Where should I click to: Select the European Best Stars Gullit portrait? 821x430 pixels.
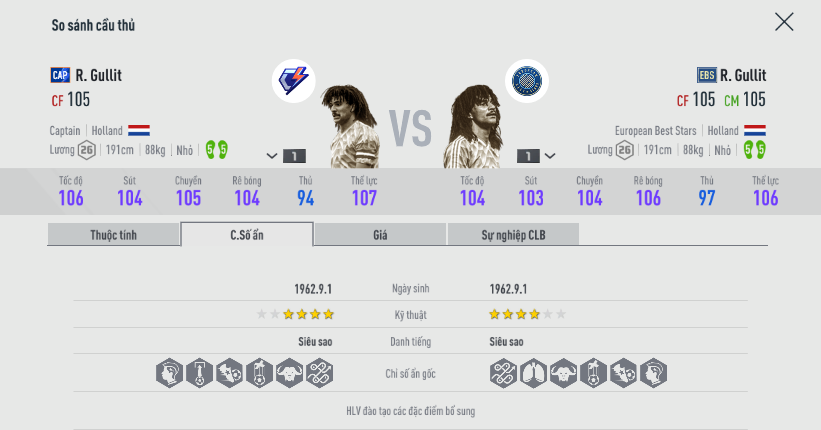[x=473, y=125]
